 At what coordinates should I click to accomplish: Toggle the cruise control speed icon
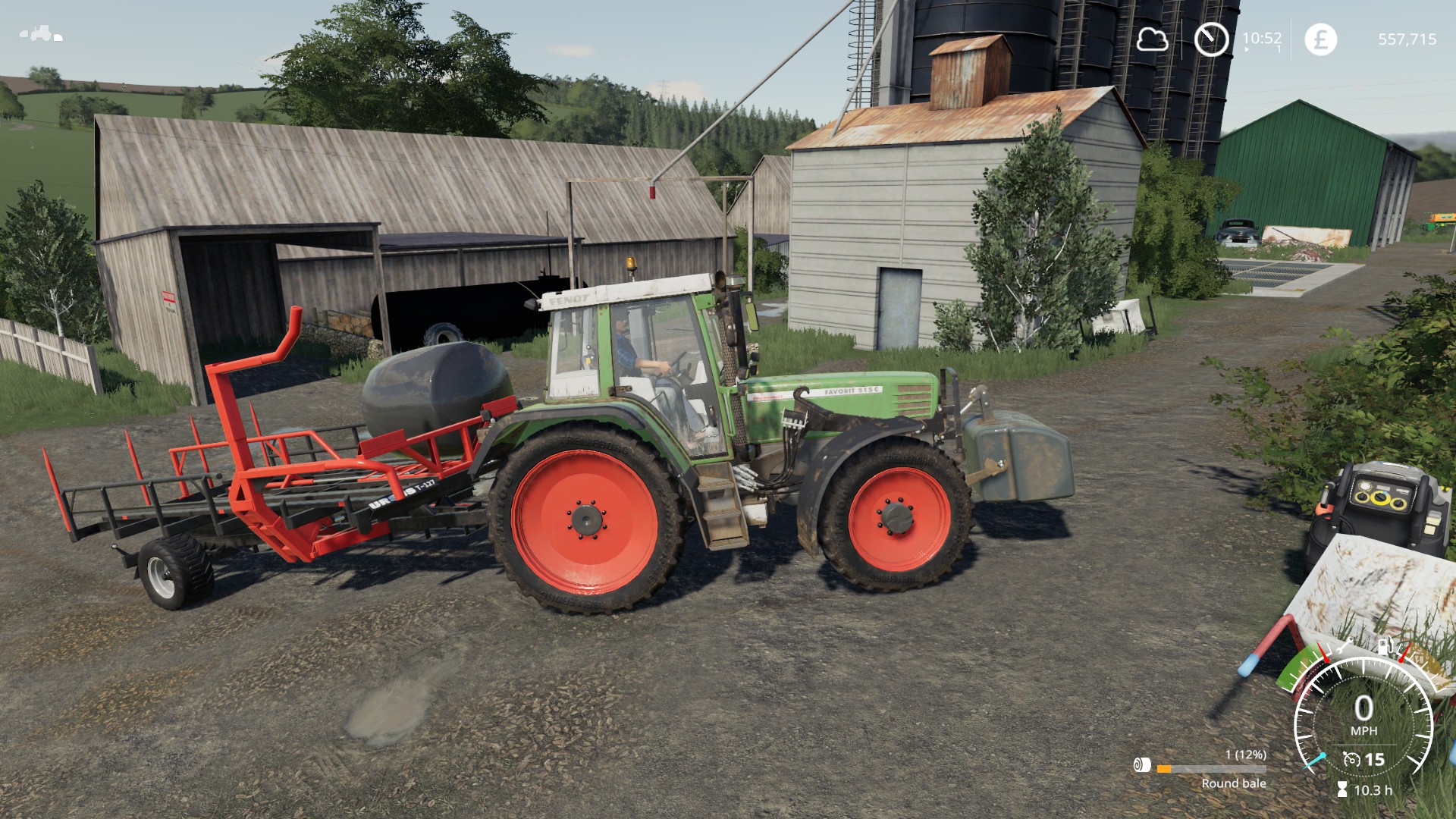click(1351, 759)
